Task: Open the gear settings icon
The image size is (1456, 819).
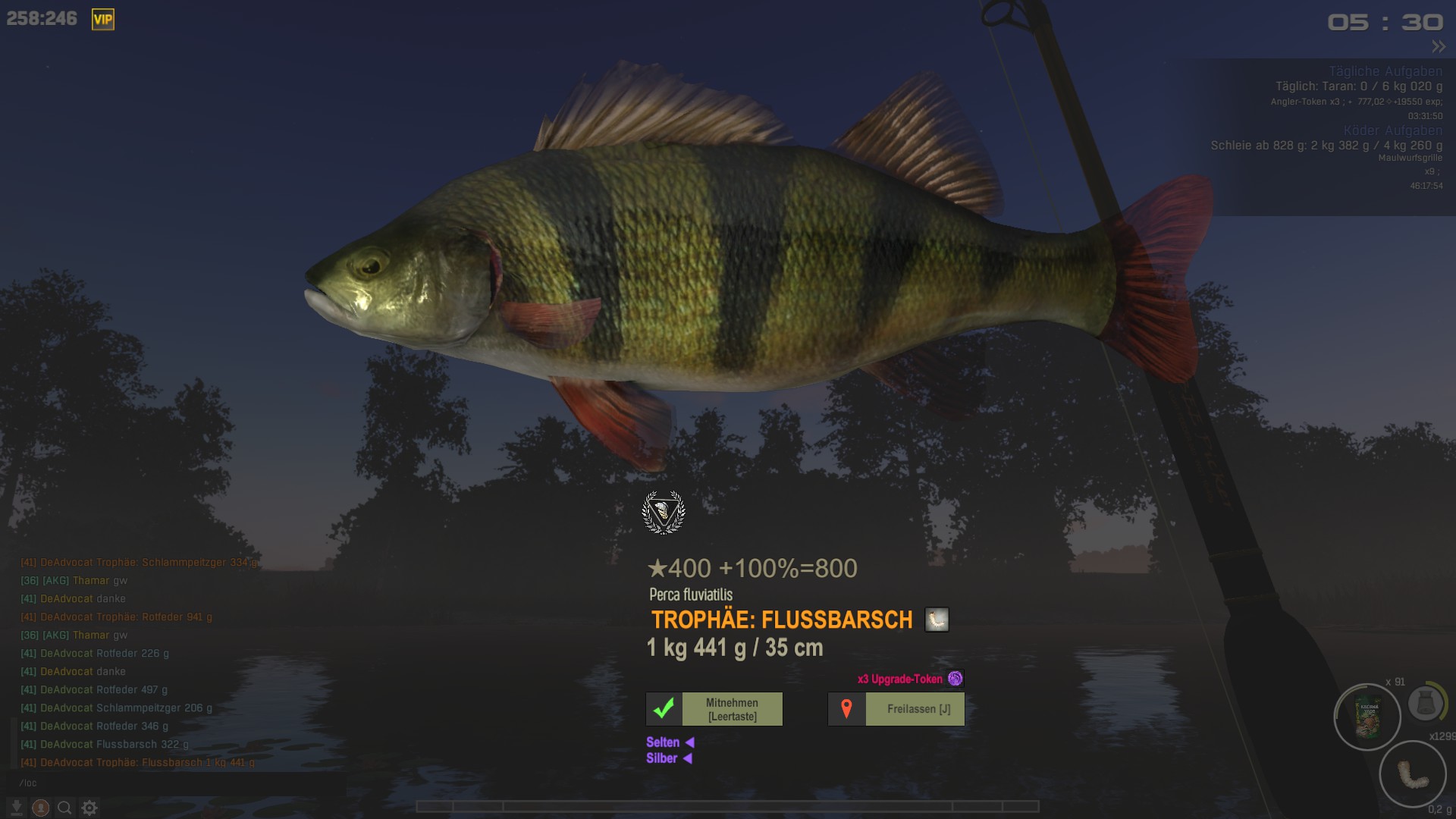Action: [x=89, y=808]
